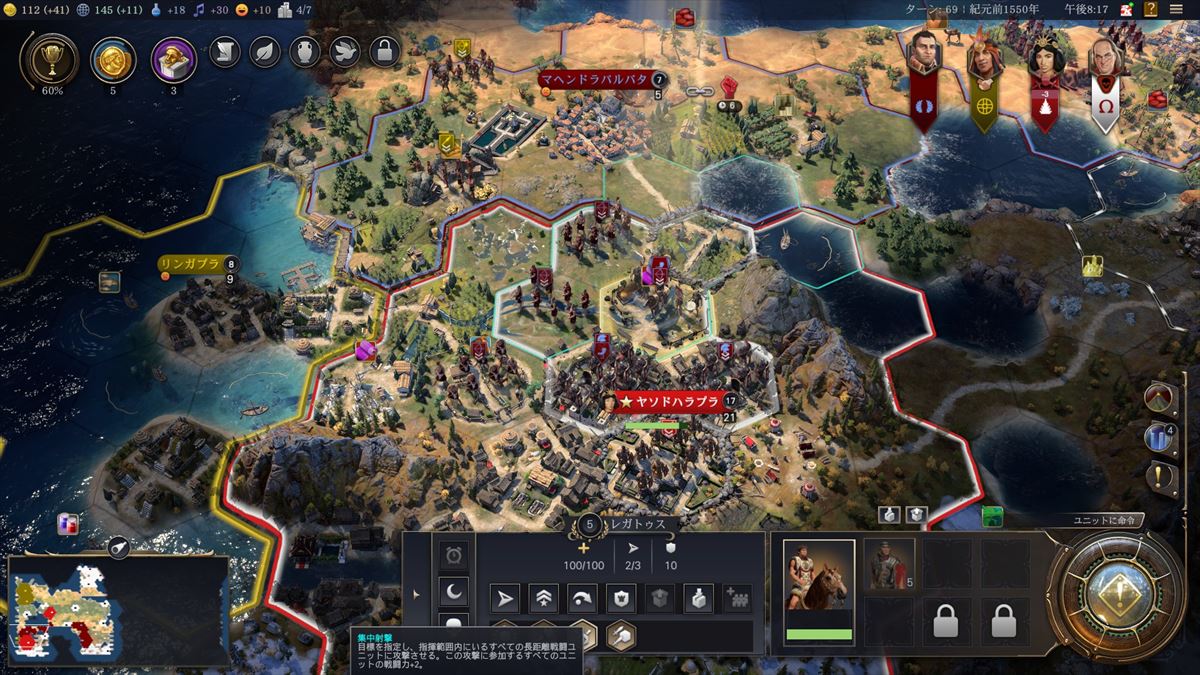The width and height of the screenshot is (1200, 675).
Task: Click the crescent moon sleep action
Action: 454,592
